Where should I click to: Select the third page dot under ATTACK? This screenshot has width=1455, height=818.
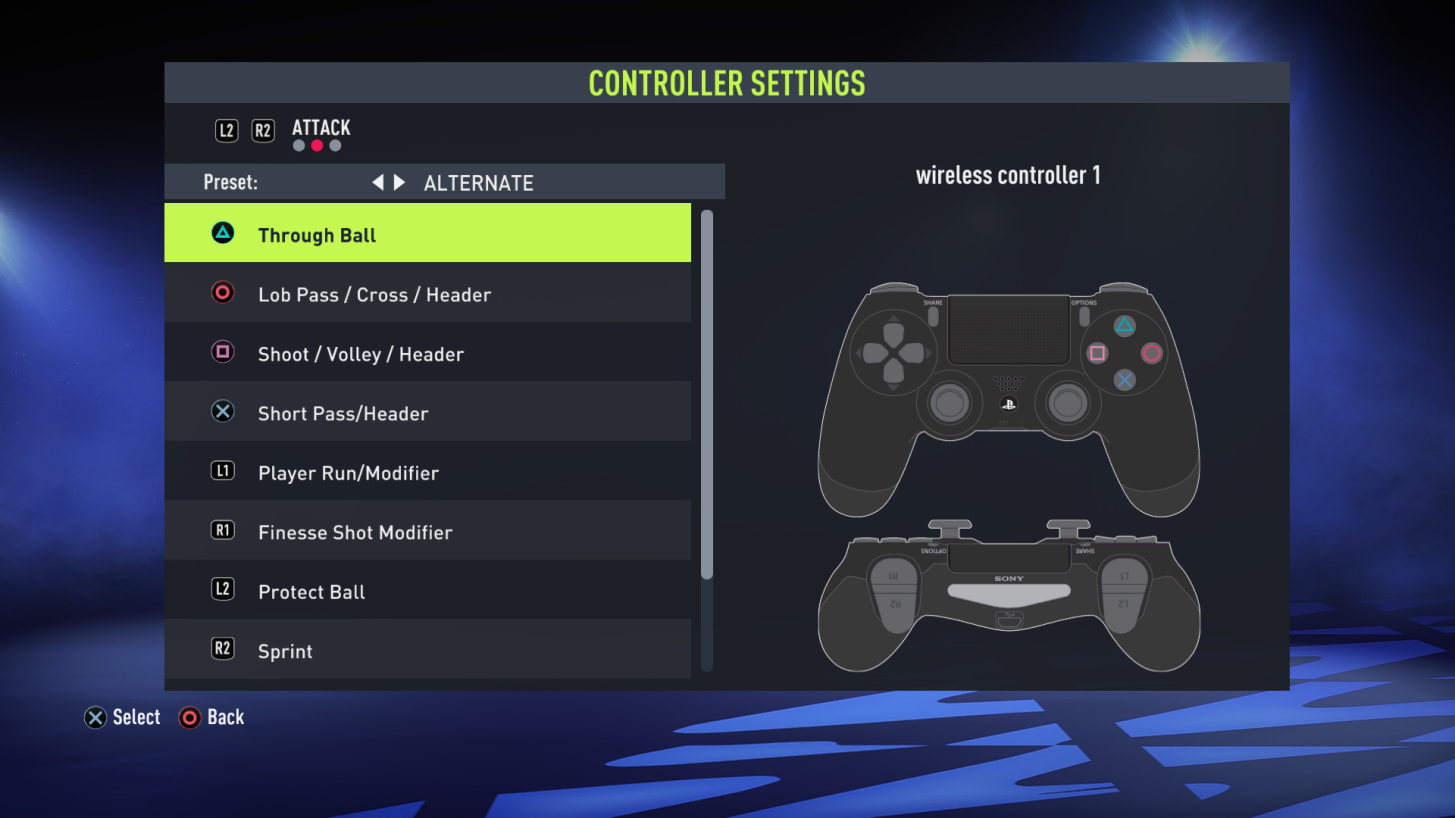334,145
